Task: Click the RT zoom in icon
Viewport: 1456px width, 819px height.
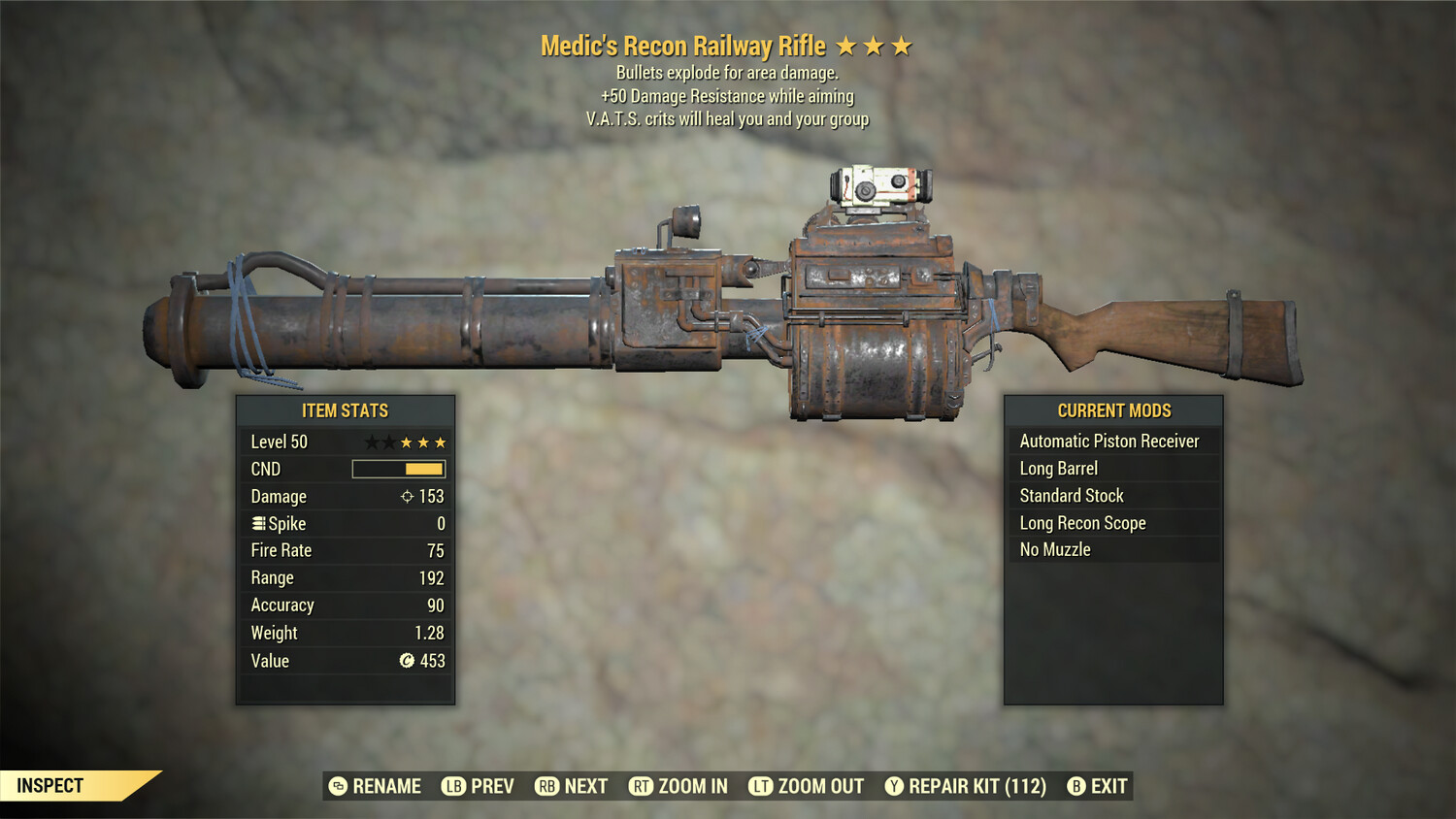Action: [x=642, y=786]
